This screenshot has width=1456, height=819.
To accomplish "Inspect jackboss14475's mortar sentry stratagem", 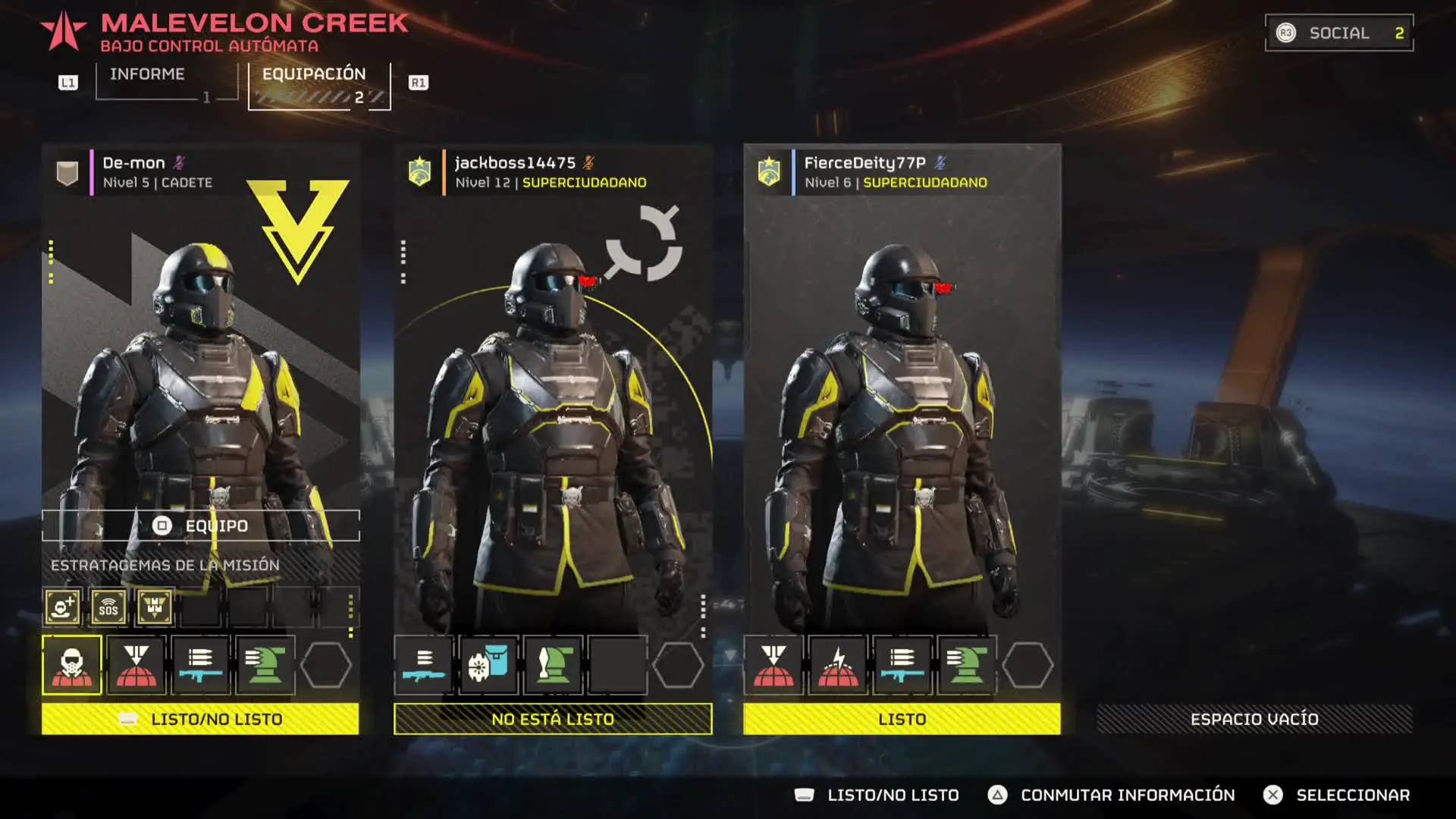I will [554, 665].
